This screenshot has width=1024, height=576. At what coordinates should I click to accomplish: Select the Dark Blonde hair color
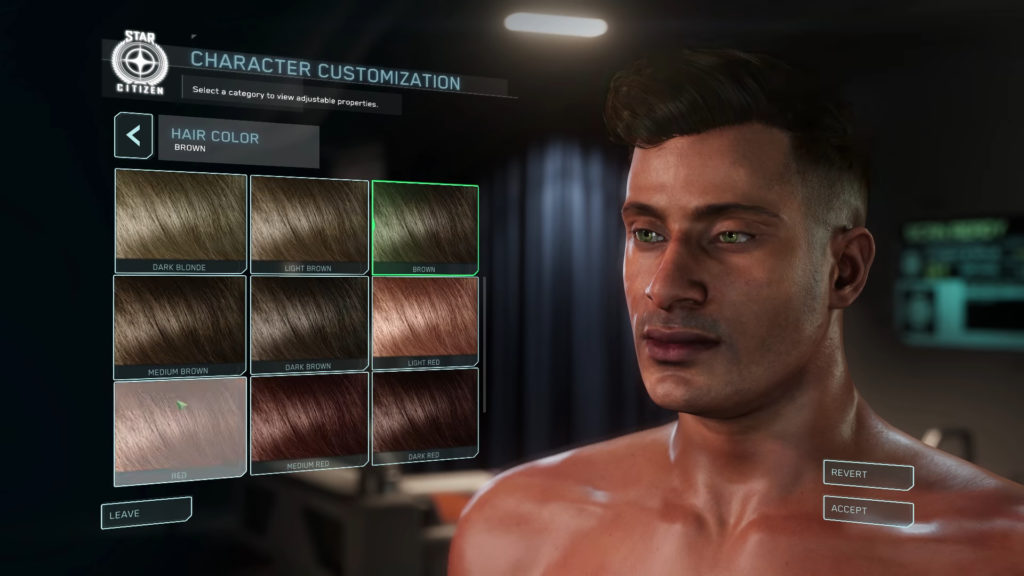180,220
